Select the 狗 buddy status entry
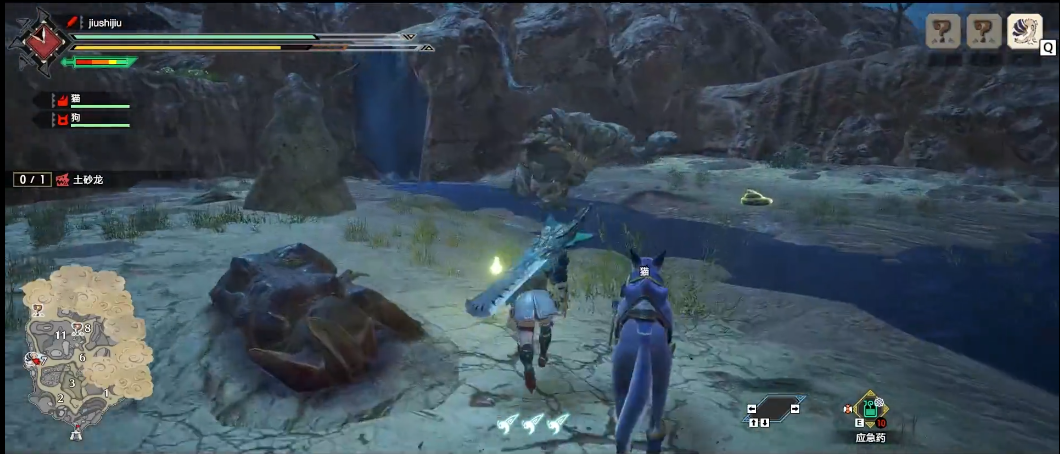The width and height of the screenshot is (1060, 454). 90,120
